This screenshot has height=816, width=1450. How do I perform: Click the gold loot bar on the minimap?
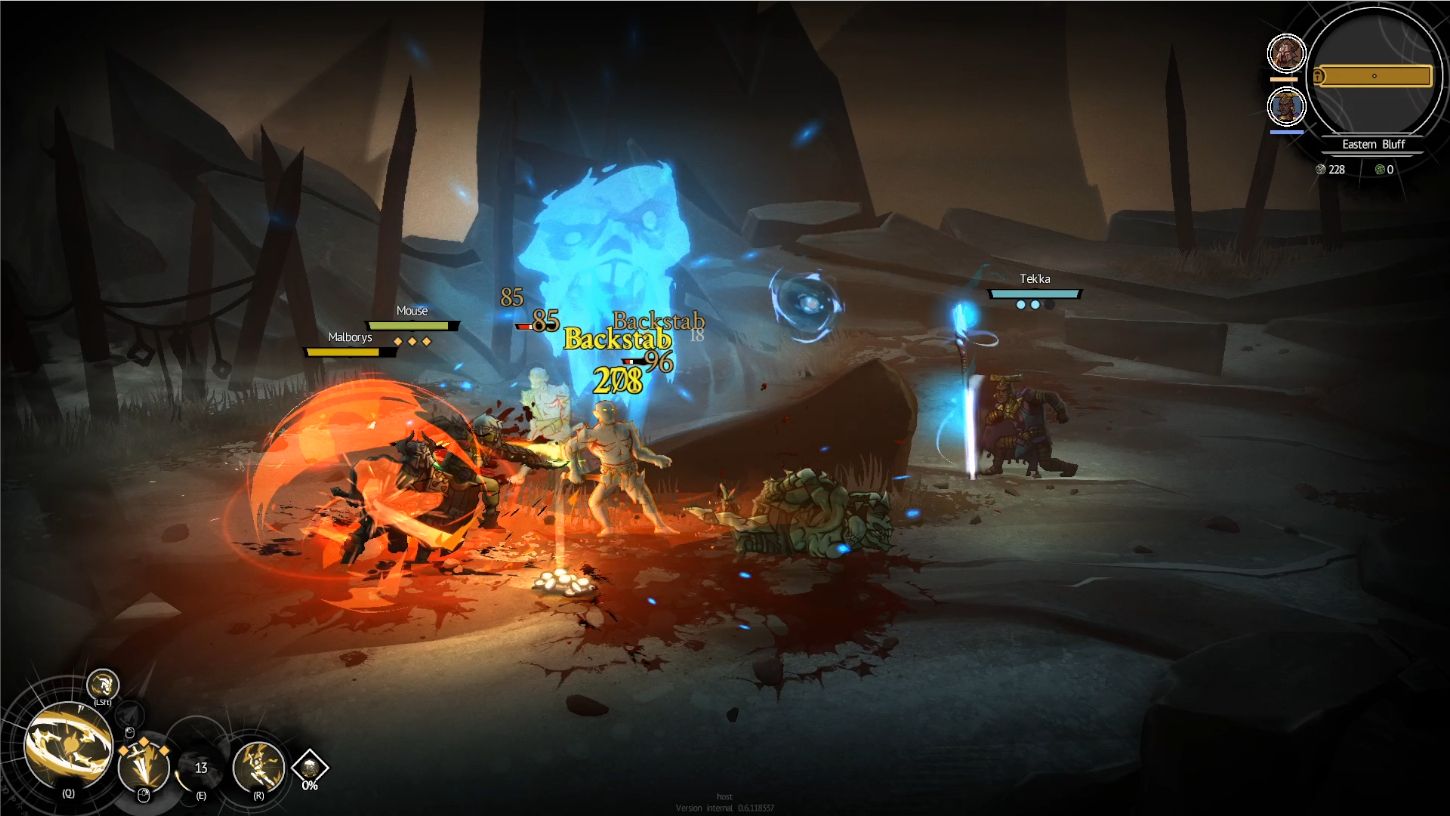1375,75
